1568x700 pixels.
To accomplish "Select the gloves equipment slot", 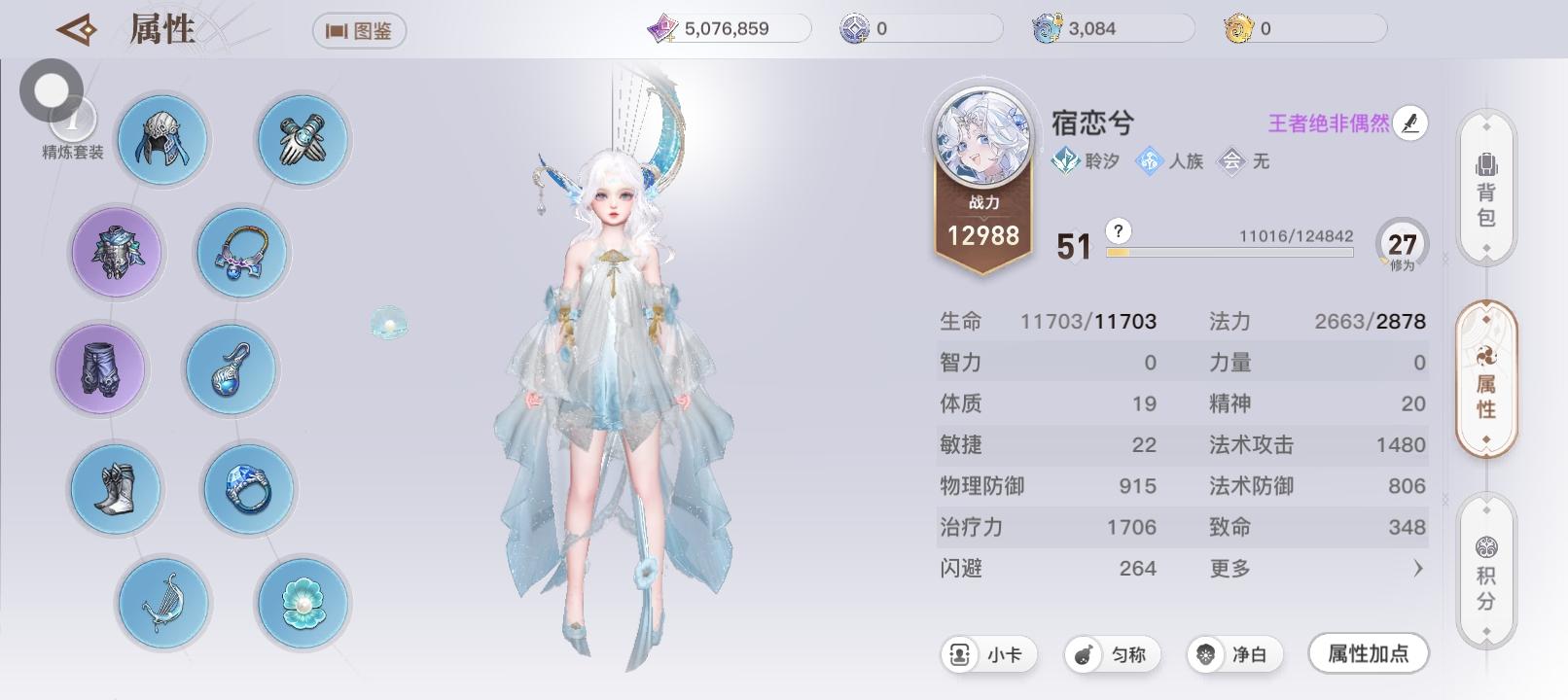I will coord(302,139).
